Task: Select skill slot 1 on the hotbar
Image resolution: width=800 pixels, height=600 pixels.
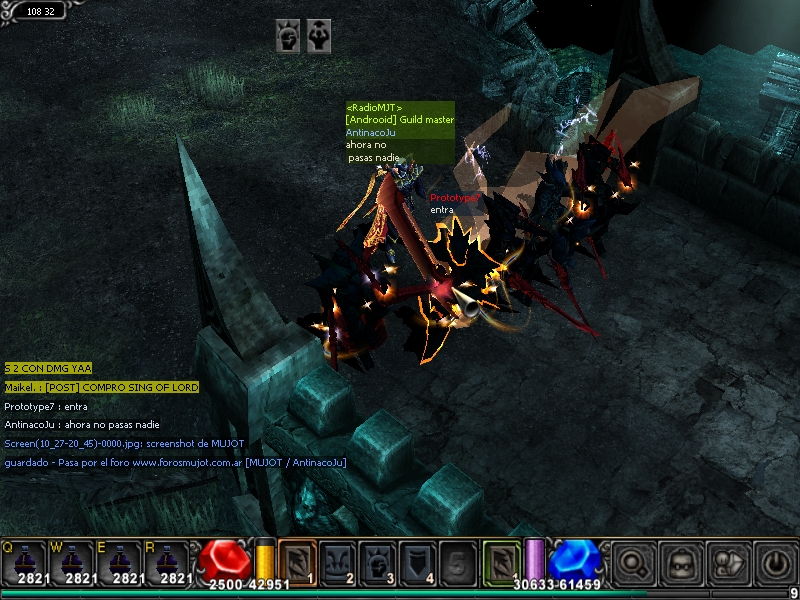Action: point(296,562)
